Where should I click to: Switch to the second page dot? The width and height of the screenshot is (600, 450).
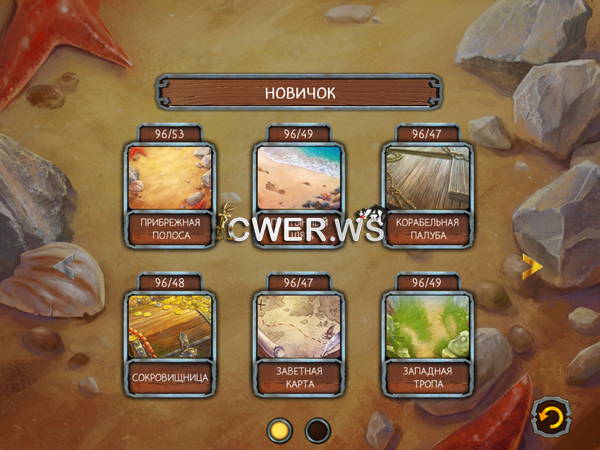[x=318, y=431]
